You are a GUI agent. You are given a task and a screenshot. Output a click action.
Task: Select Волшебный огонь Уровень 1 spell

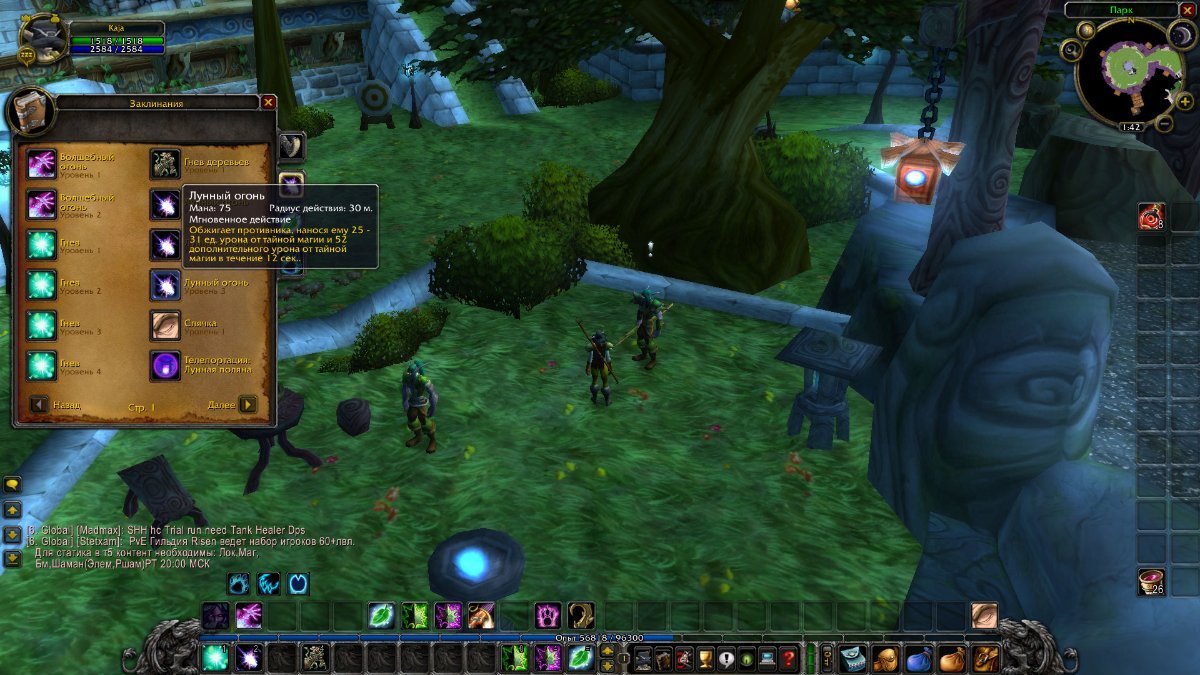coord(42,164)
